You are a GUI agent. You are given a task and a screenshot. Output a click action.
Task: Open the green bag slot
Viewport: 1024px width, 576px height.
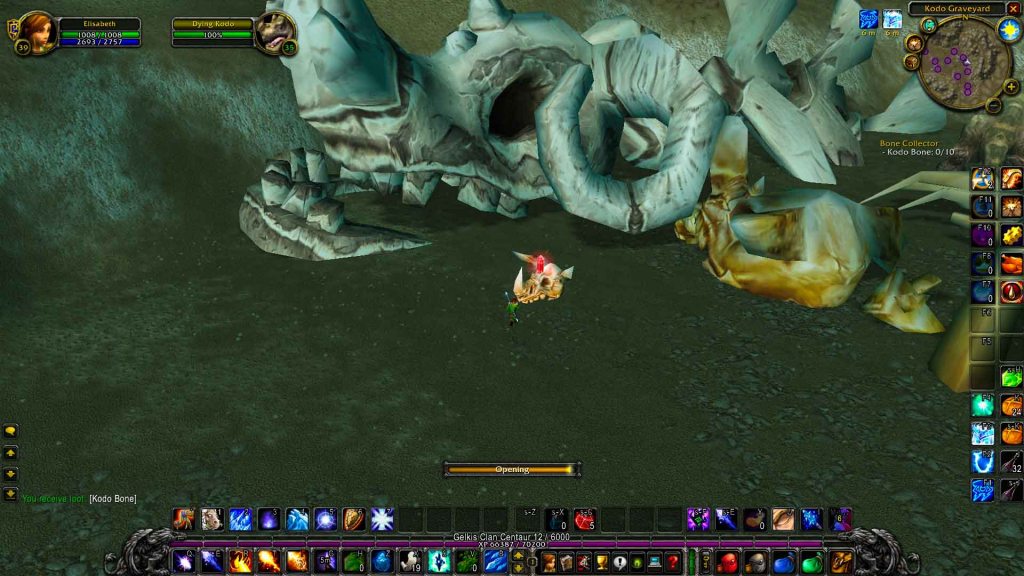click(x=813, y=561)
